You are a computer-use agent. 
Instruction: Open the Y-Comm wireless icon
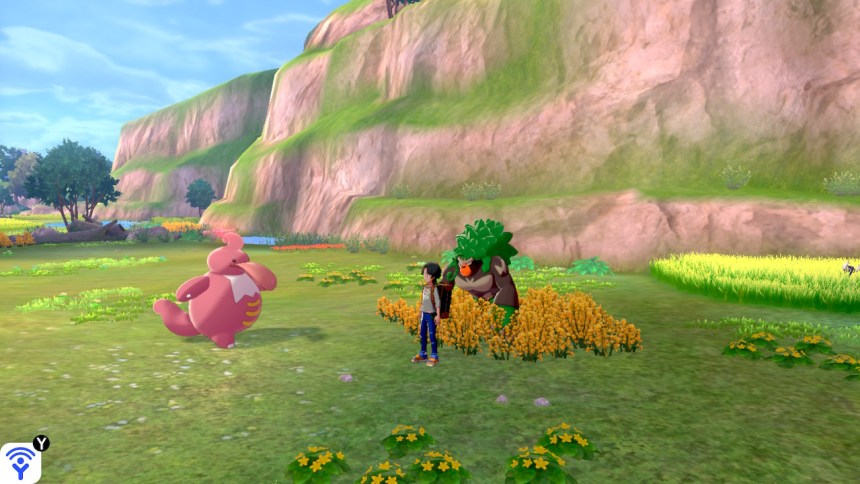tap(20, 462)
